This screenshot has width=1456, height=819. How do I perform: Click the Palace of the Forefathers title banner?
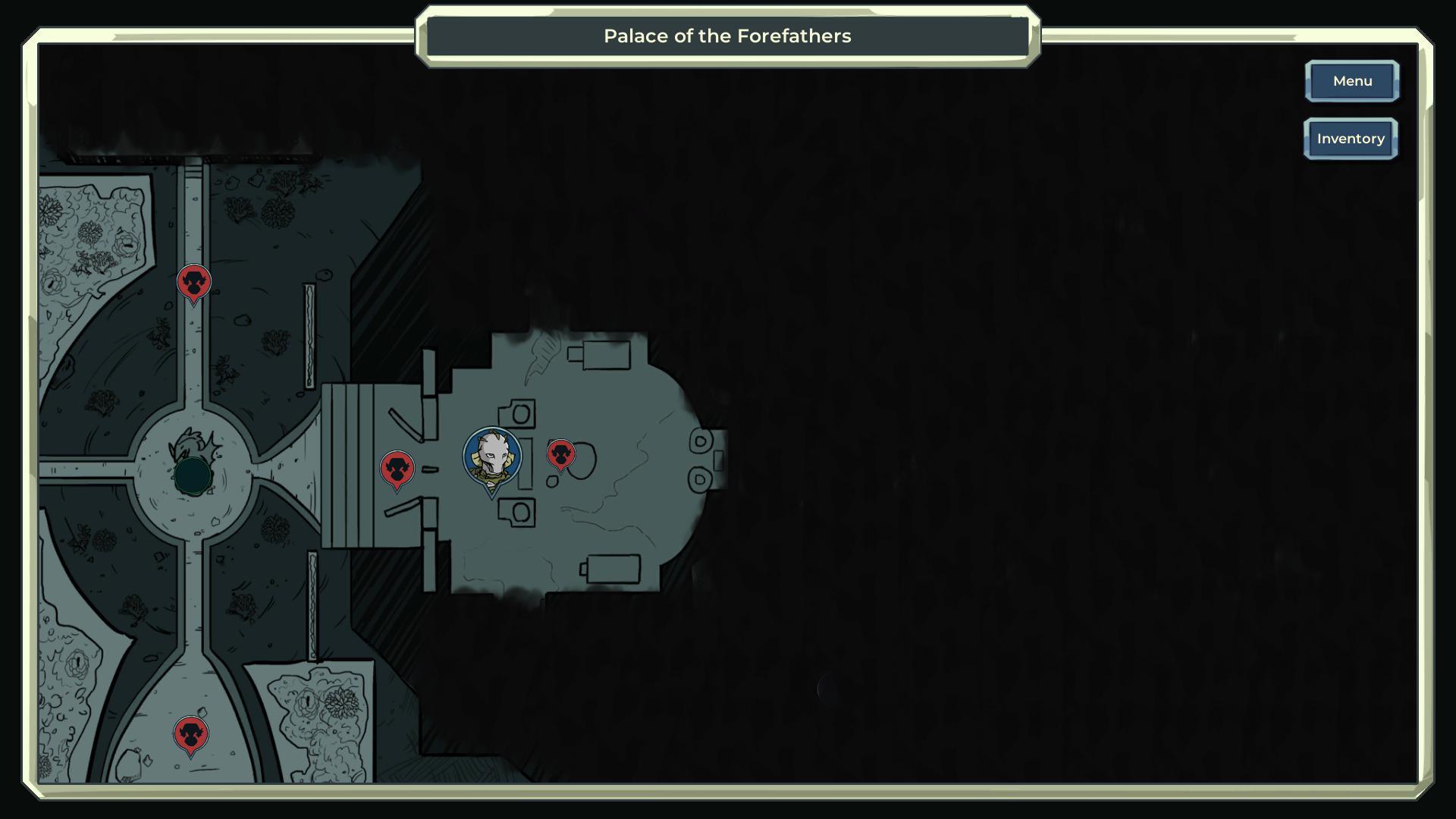tap(727, 36)
